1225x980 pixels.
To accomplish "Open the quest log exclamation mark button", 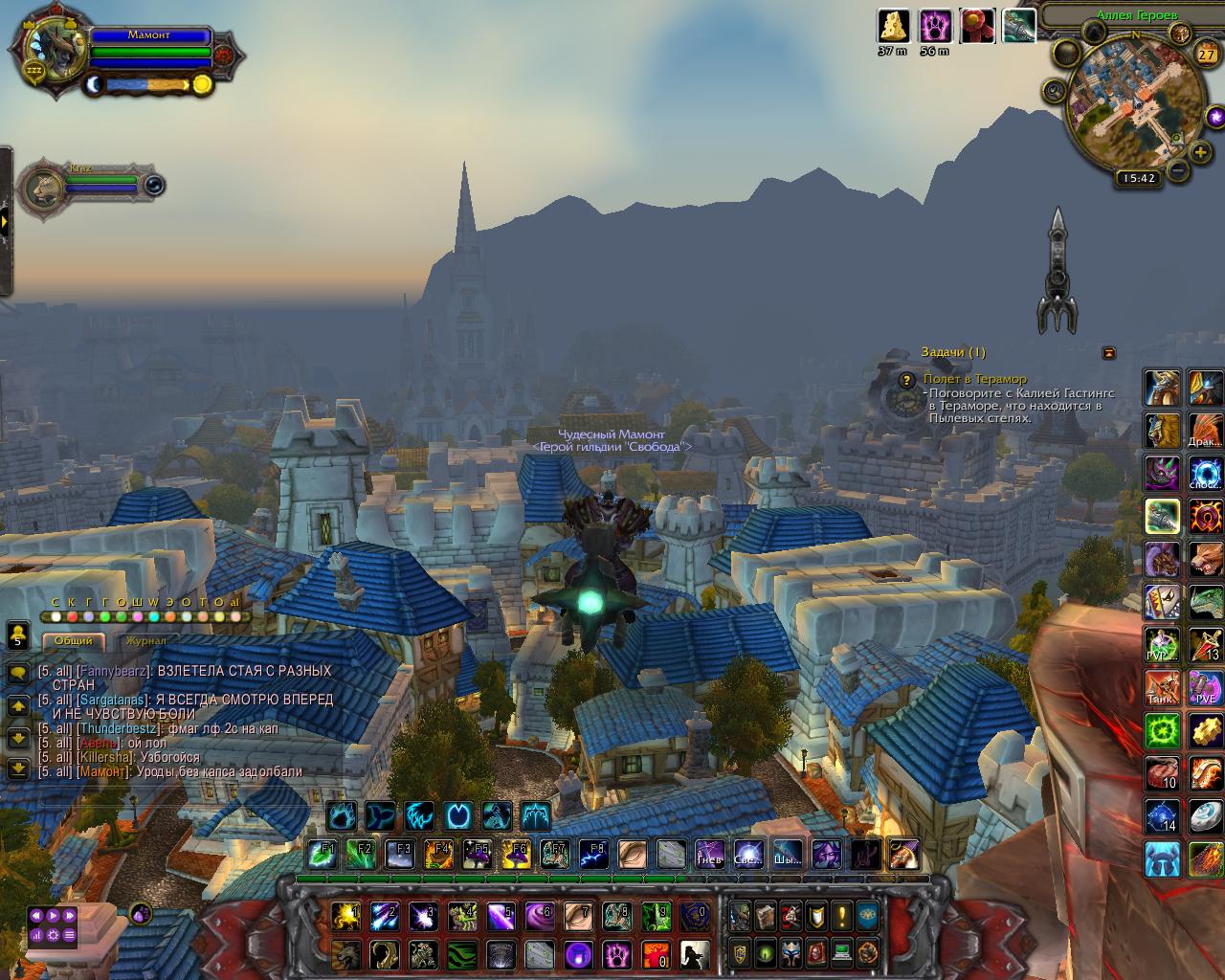I will click(841, 916).
